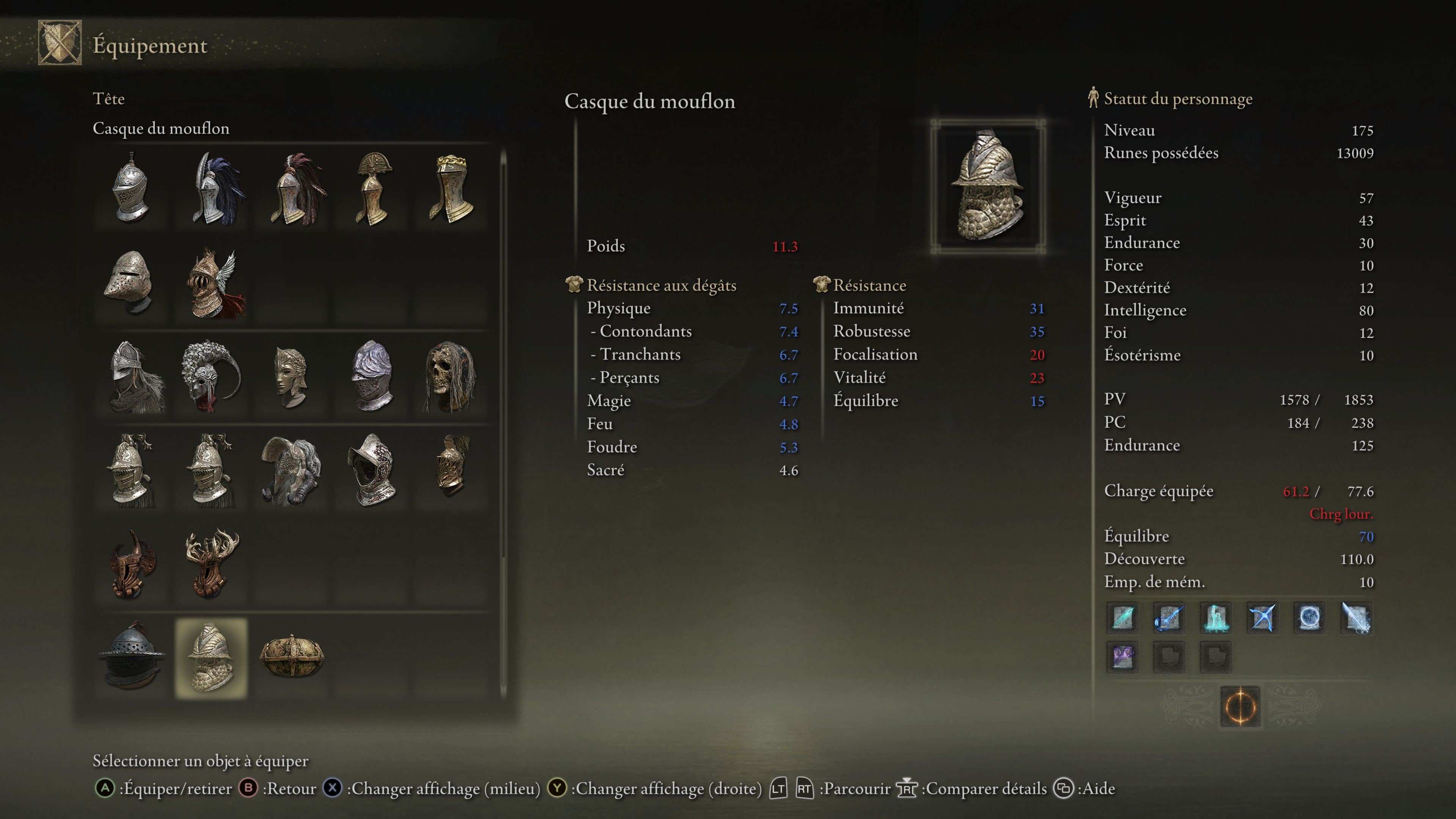The width and height of the screenshot is (1456, 819).
Task: Select the copper helm with curved horns
Action: click(x=130, y=564)
